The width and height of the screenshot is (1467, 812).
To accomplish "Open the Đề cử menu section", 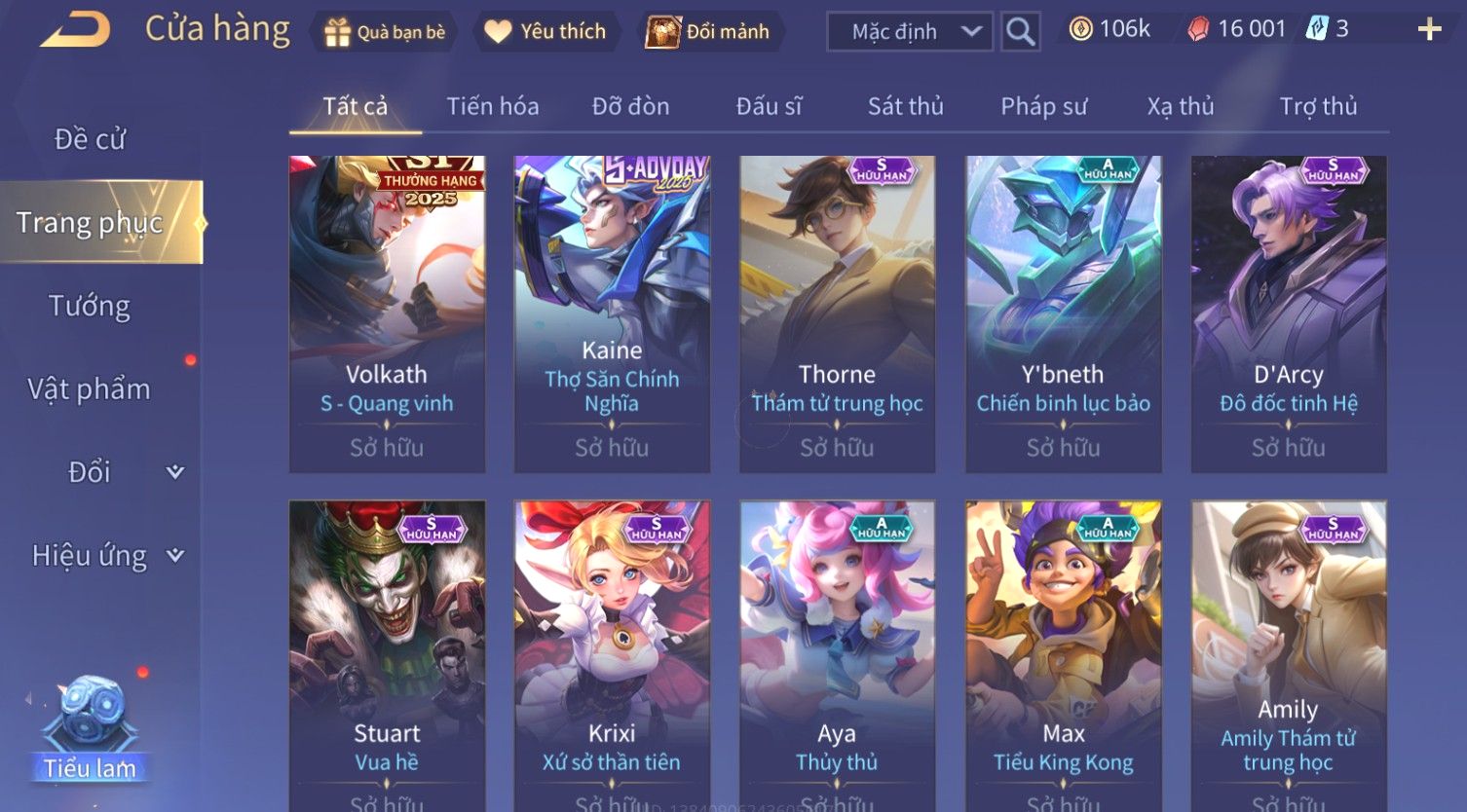I will (x=90, y=139).
